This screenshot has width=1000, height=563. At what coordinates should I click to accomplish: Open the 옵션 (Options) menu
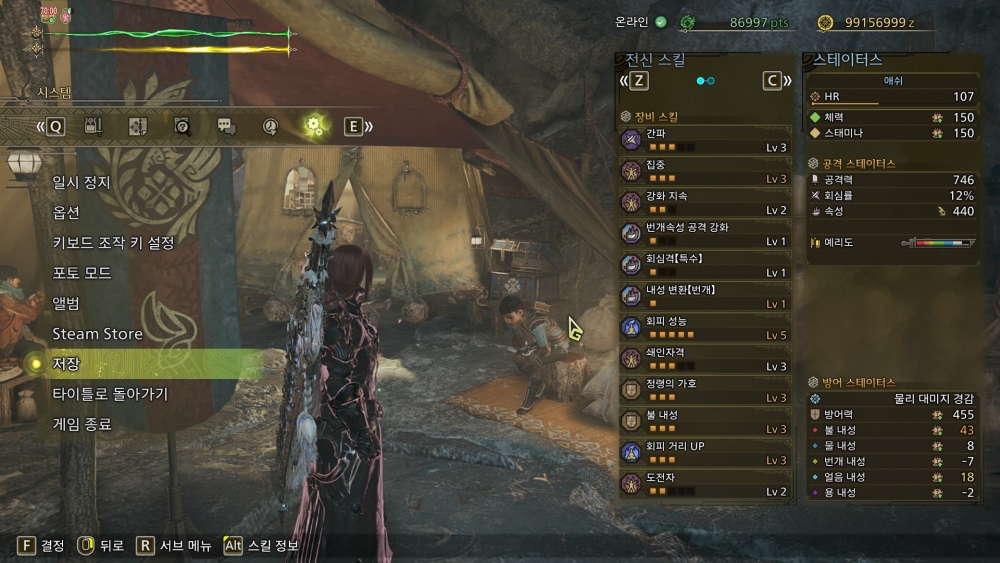coord(66,213)
